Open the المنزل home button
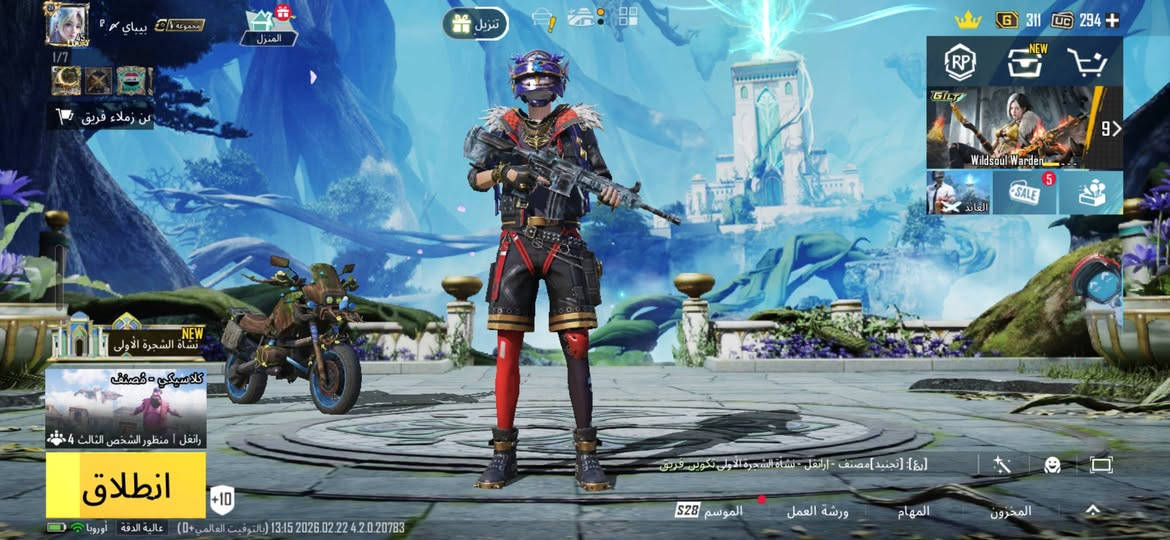The image size is (1170, 540). 269,27
